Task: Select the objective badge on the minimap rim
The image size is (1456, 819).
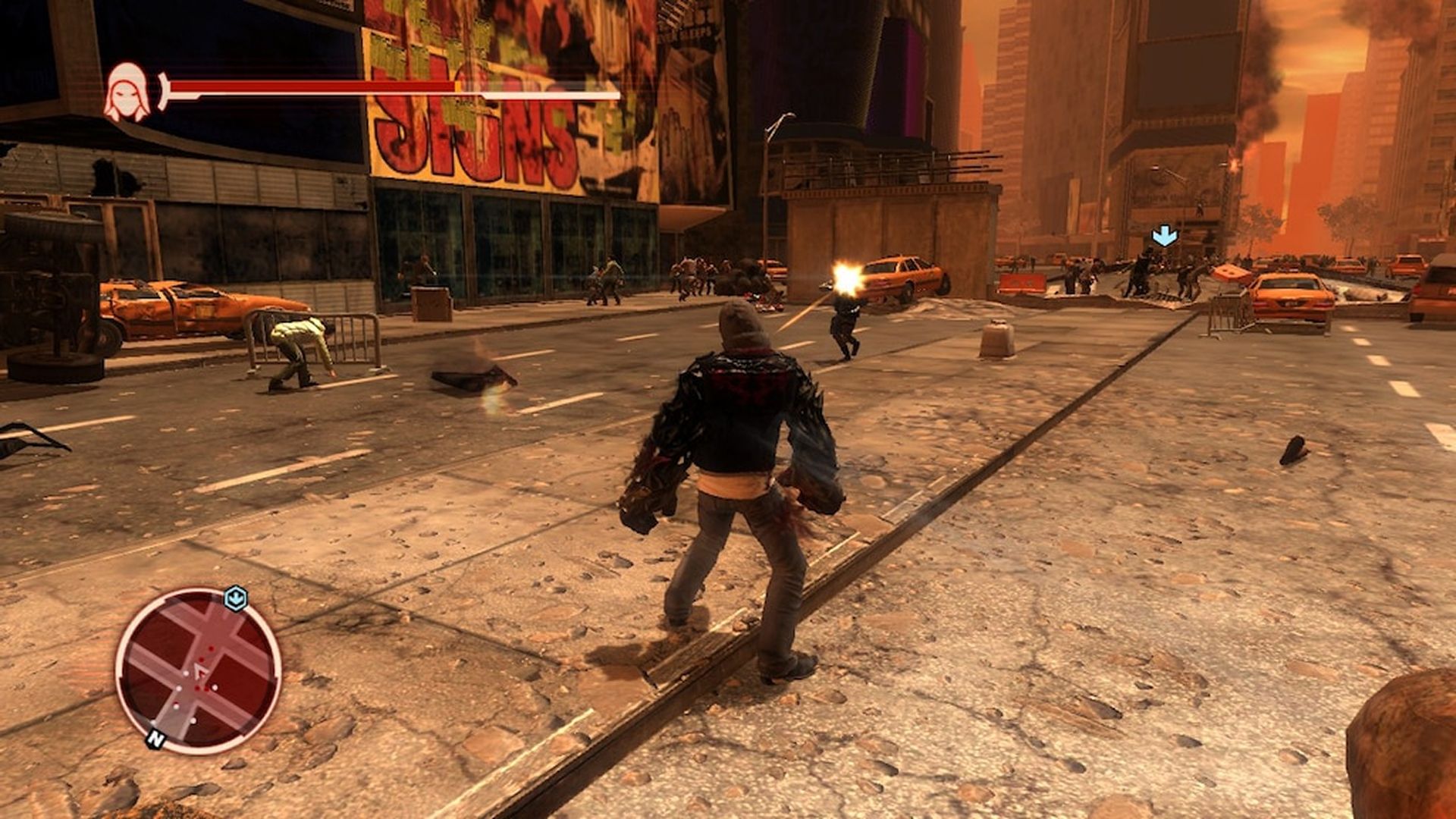Action: (236, 598)
